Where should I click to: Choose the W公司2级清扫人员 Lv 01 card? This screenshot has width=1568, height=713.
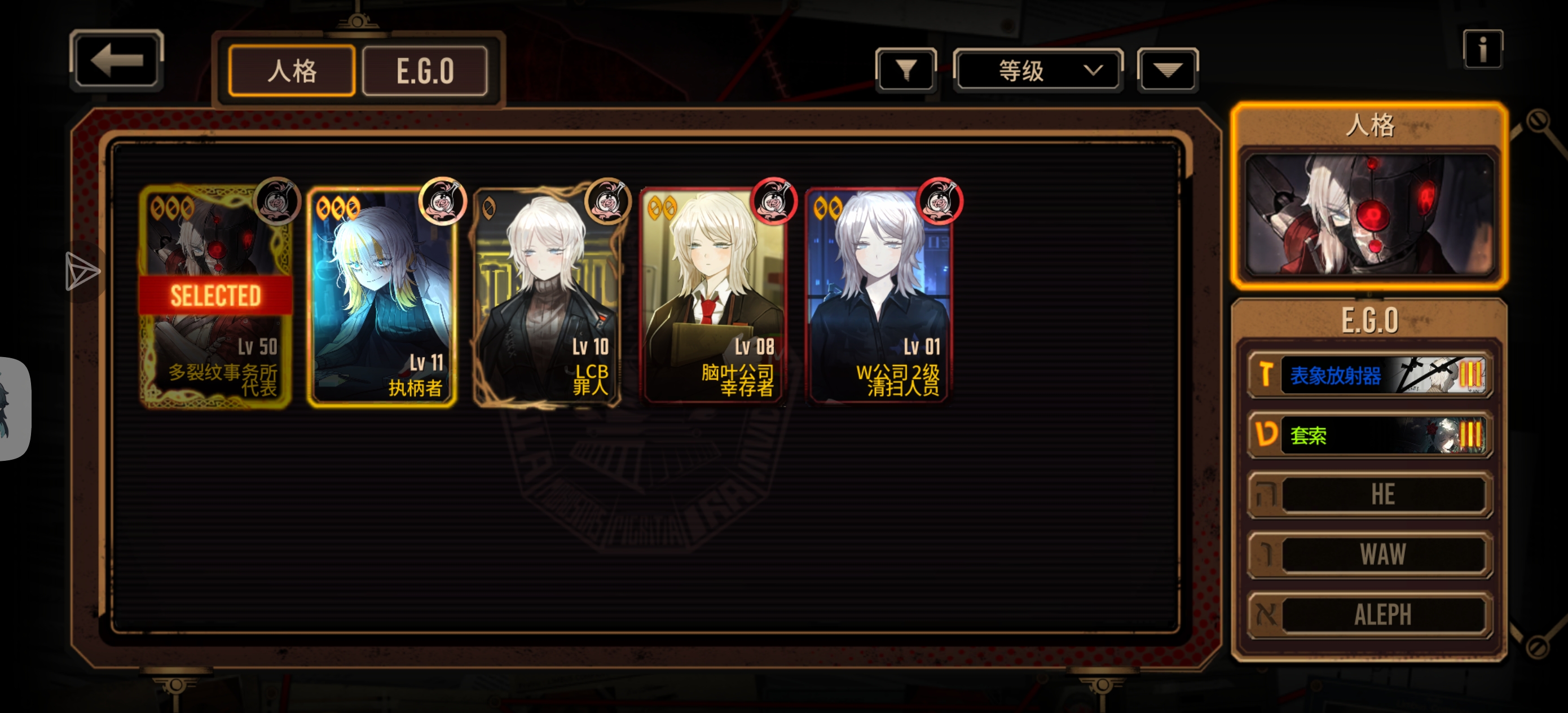coord(879,297)
